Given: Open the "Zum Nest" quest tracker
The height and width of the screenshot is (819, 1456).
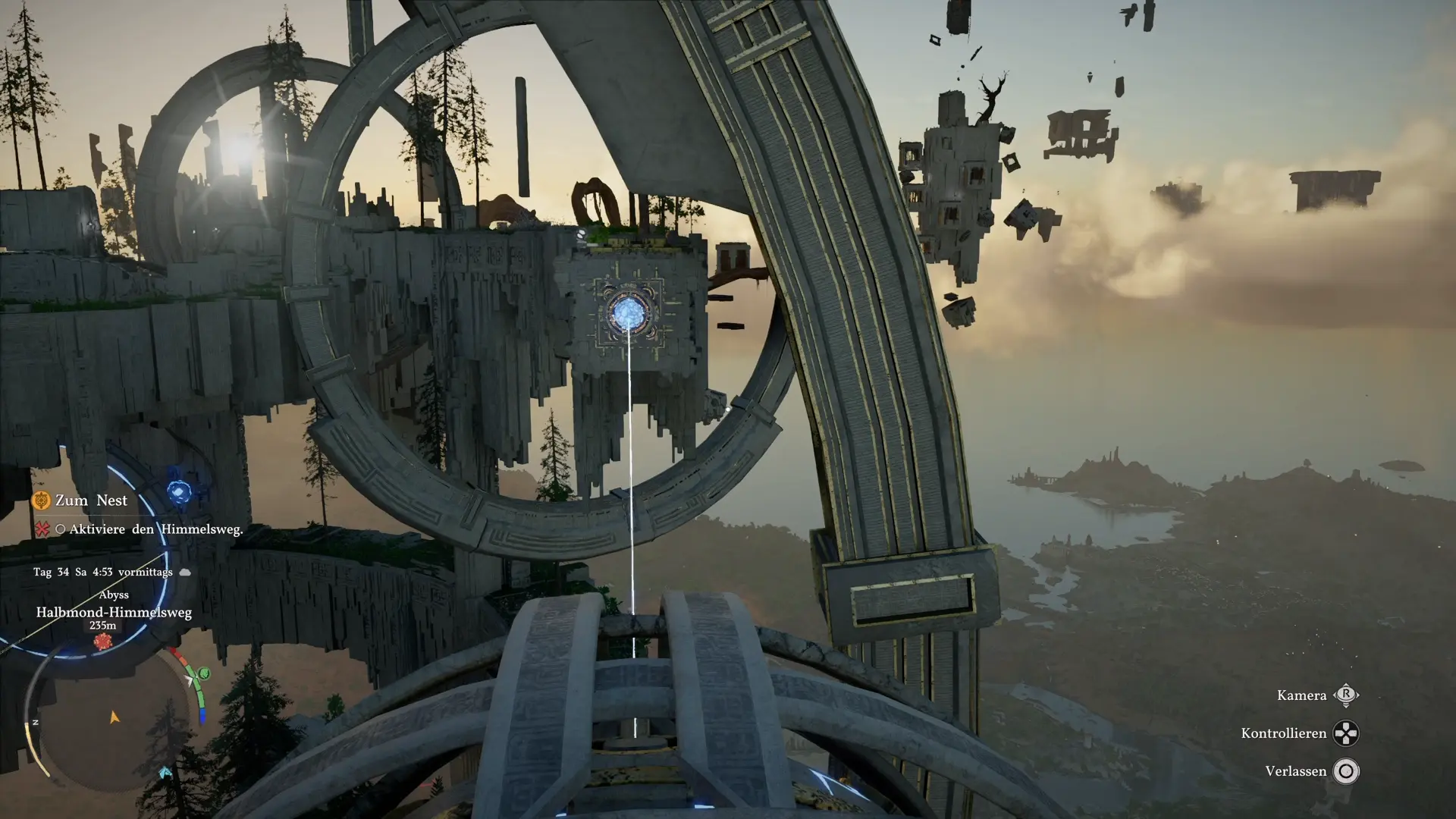Looking at the screenshot, I should (x=91, y=500).
